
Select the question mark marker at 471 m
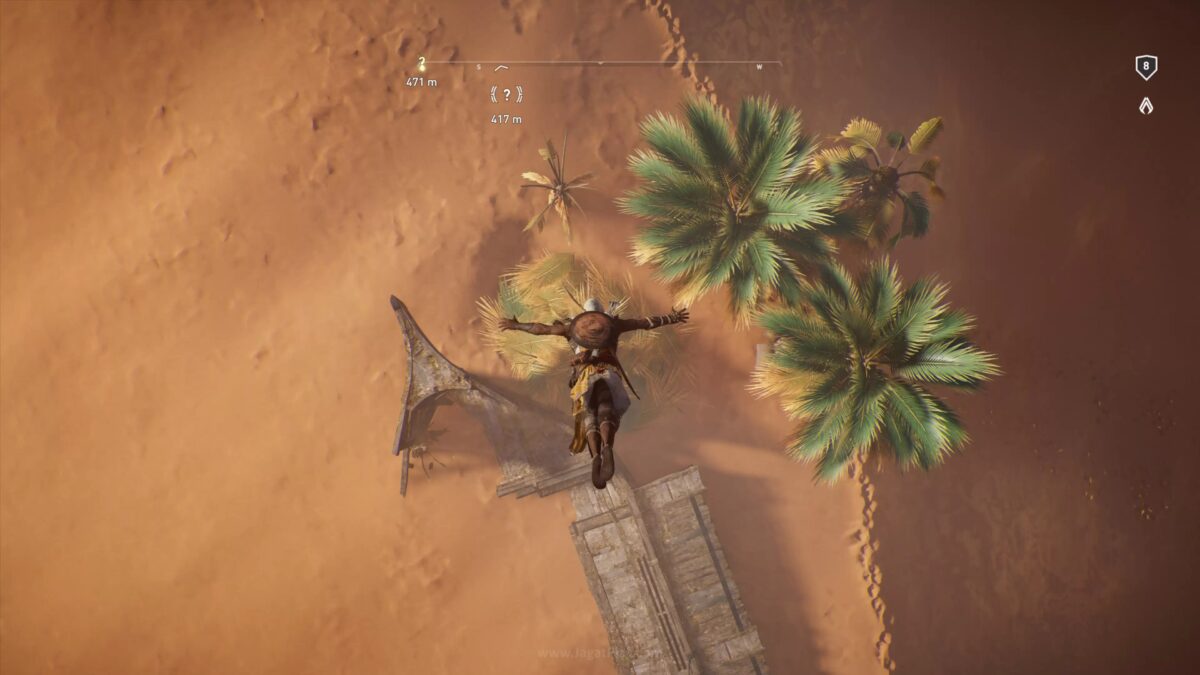point(421,65)
